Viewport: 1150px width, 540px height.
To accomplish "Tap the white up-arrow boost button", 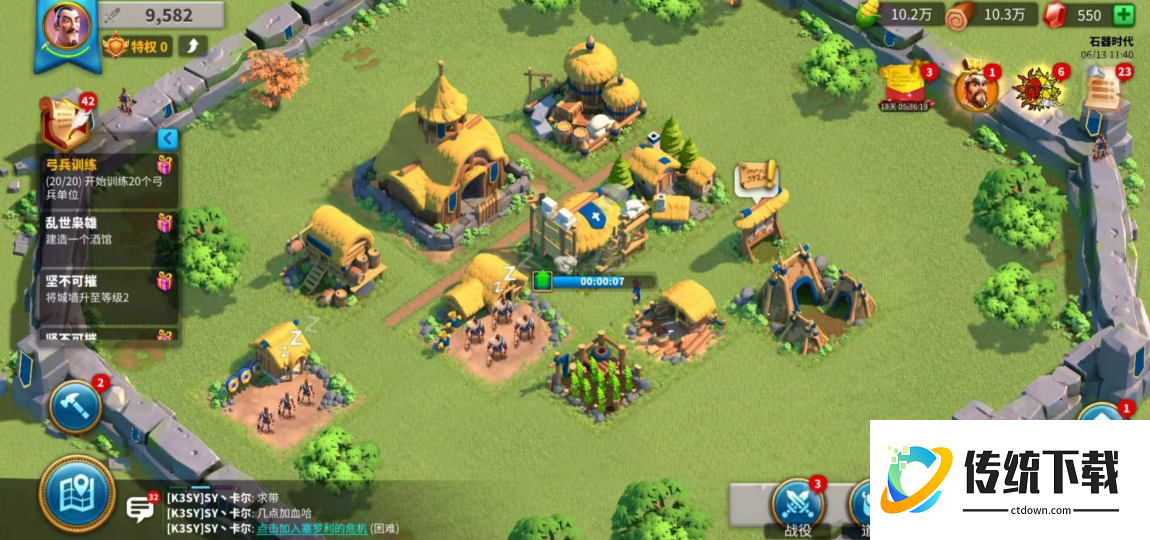I will 193,46.
